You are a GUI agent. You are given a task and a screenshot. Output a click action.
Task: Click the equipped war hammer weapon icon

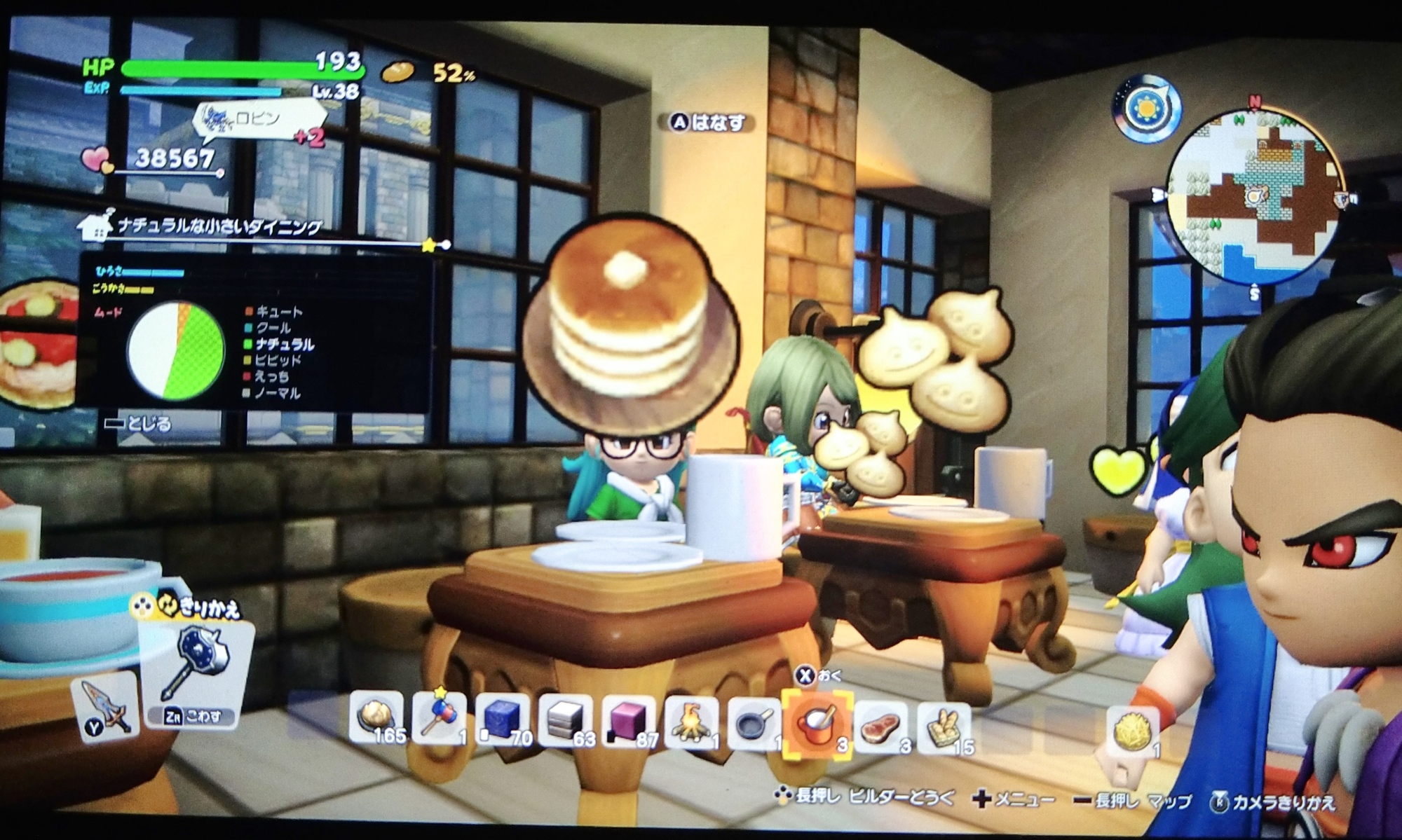click(198, 663)
